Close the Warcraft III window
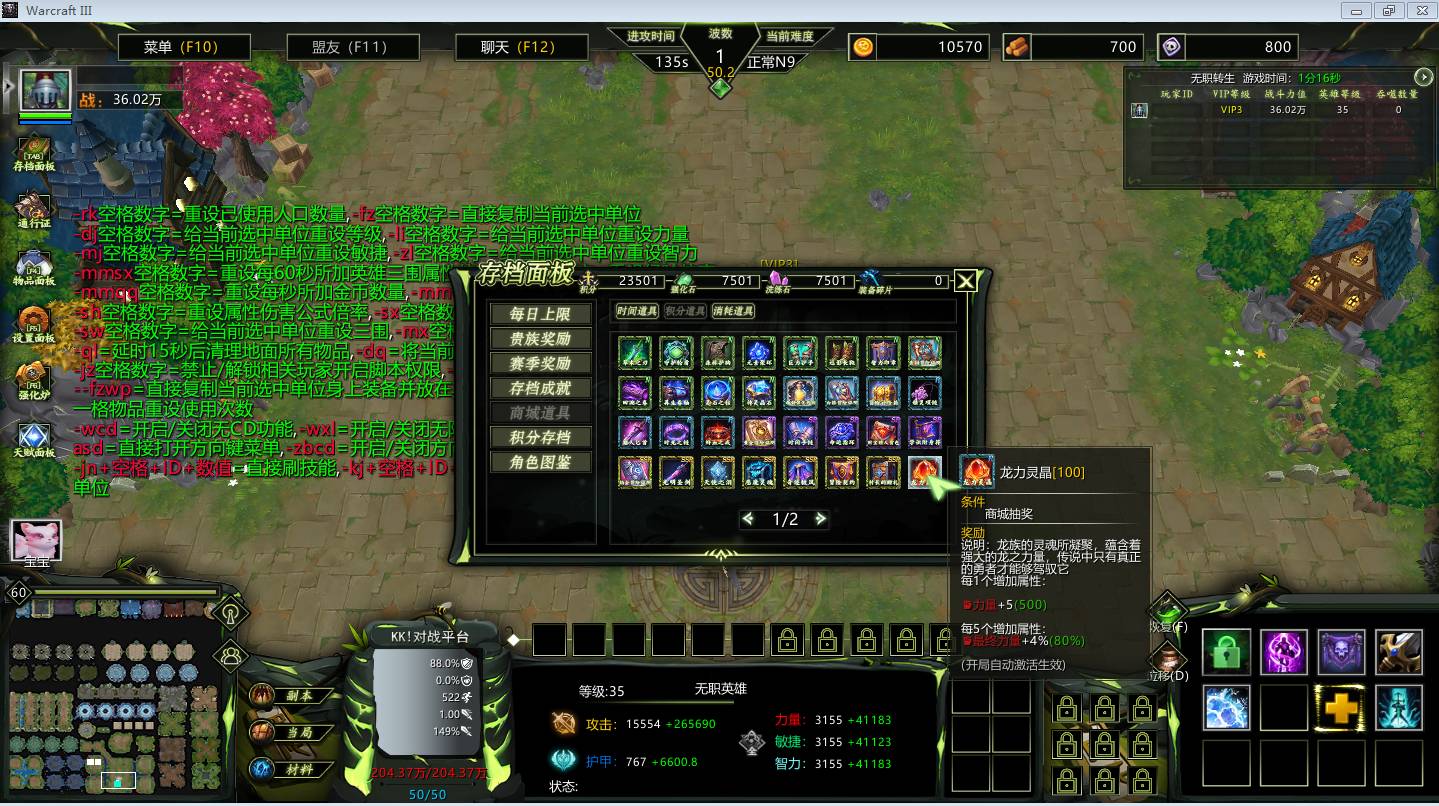Screen dimensions: 1439x806 [x=1419, y=10]
